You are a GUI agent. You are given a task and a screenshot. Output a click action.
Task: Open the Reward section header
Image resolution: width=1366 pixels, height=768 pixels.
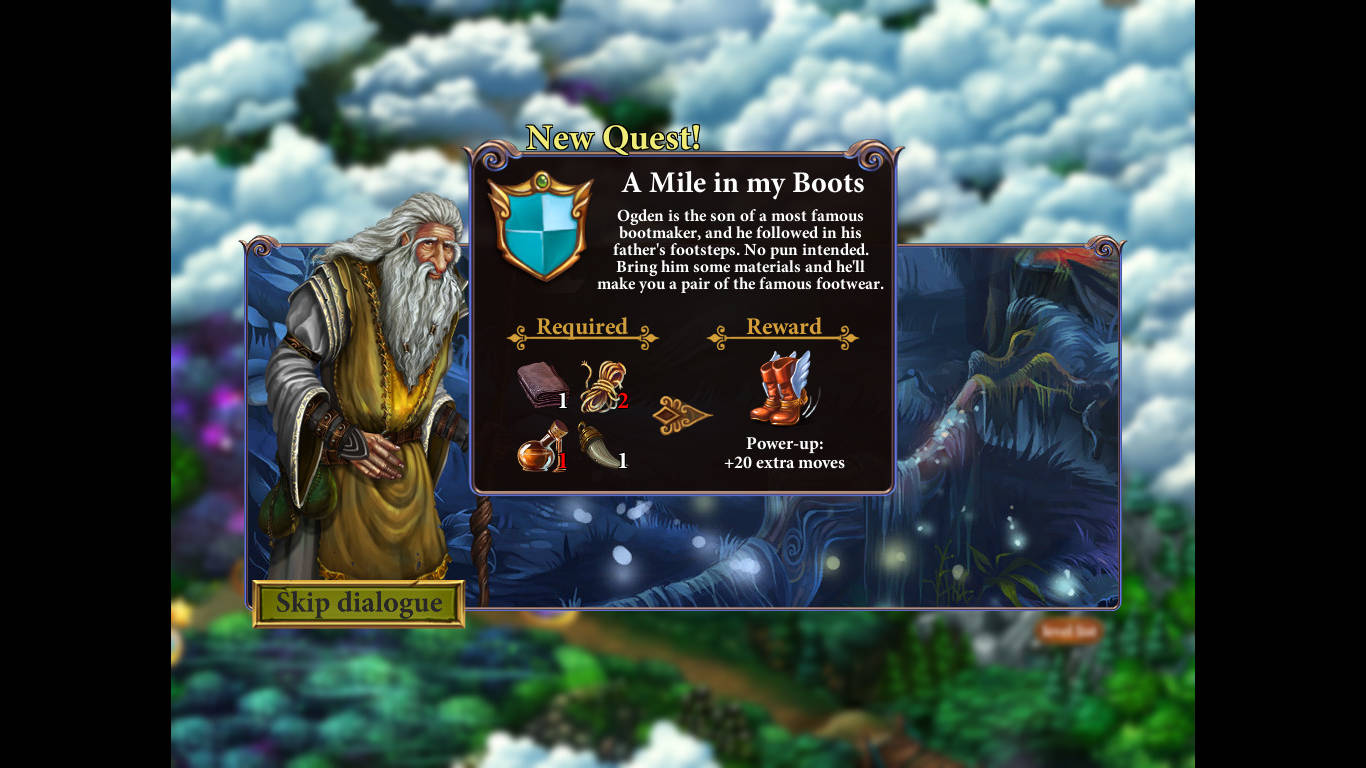coord(784,328)
